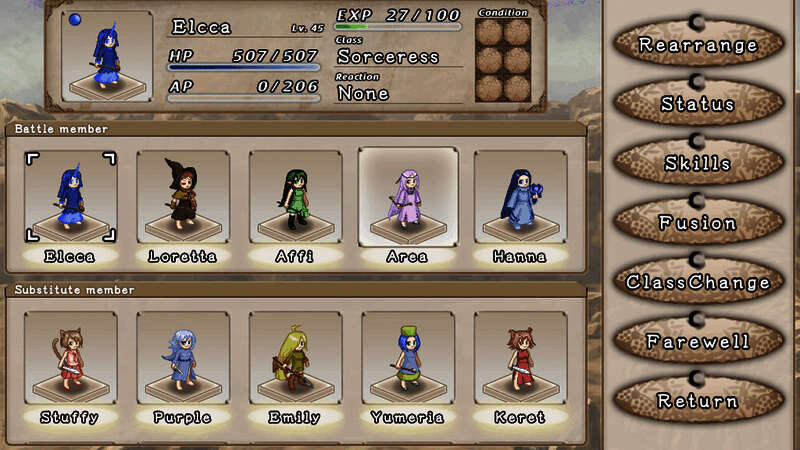Open the Rearrange menu option
The image size is (800, 450).
point(698,45)
